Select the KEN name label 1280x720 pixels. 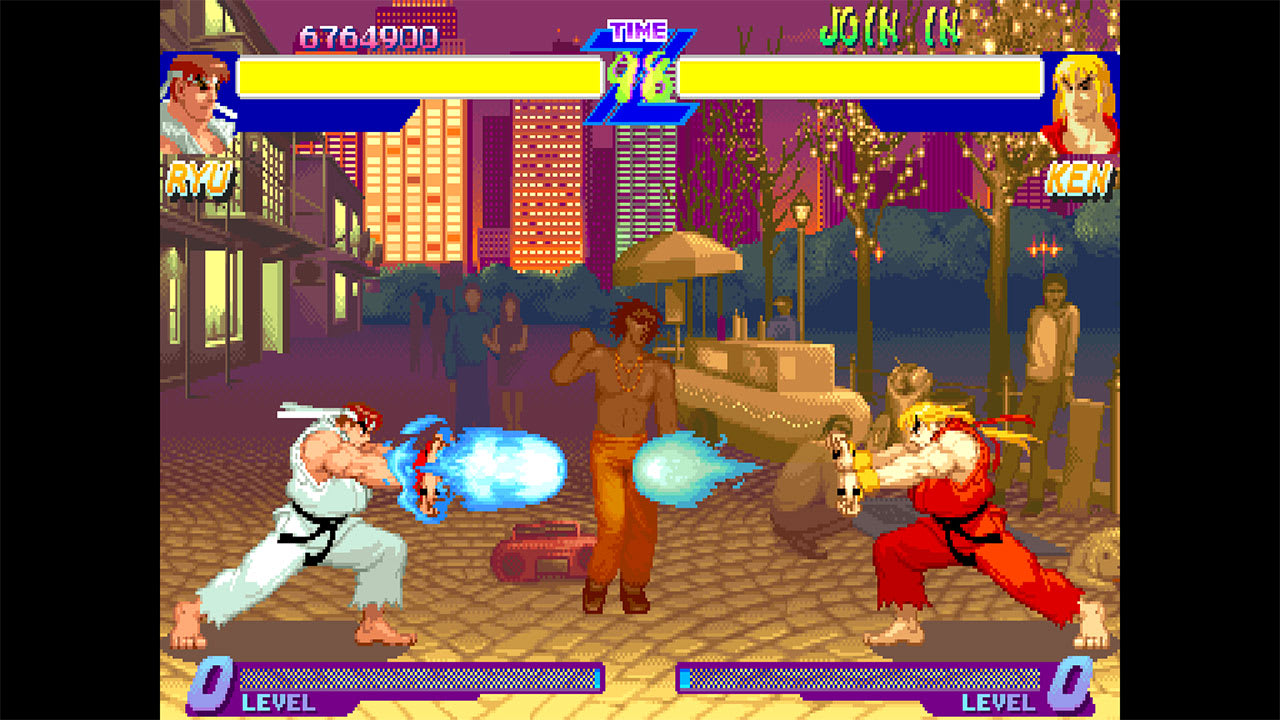pyautogui.click(x=1078, y=180)
